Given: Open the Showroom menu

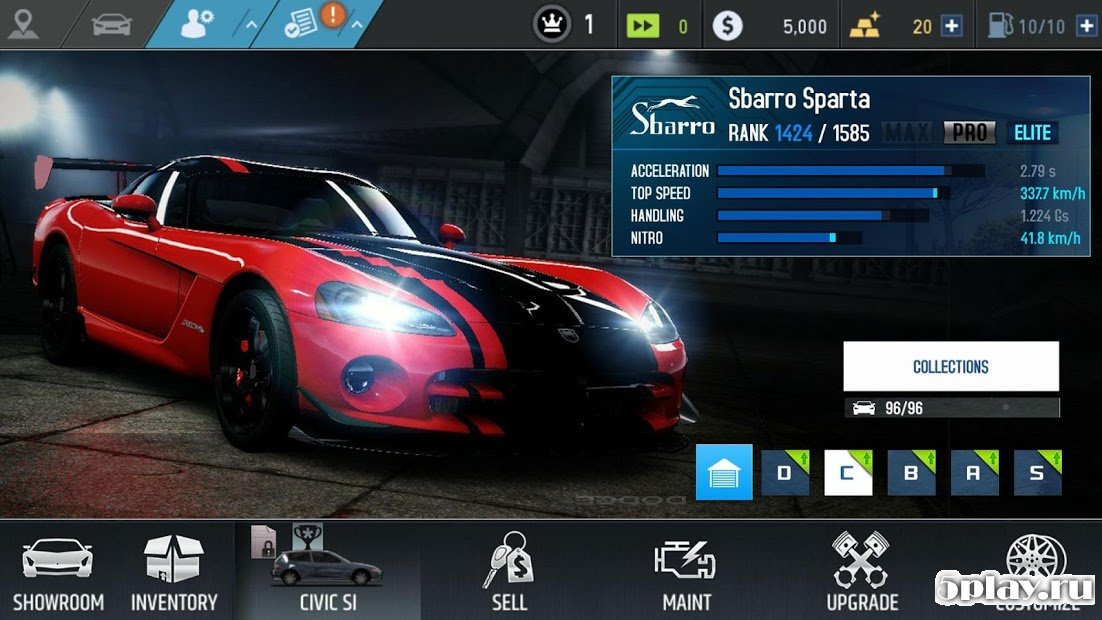Looking at the screenshot, I should click(x=58, y=571).
